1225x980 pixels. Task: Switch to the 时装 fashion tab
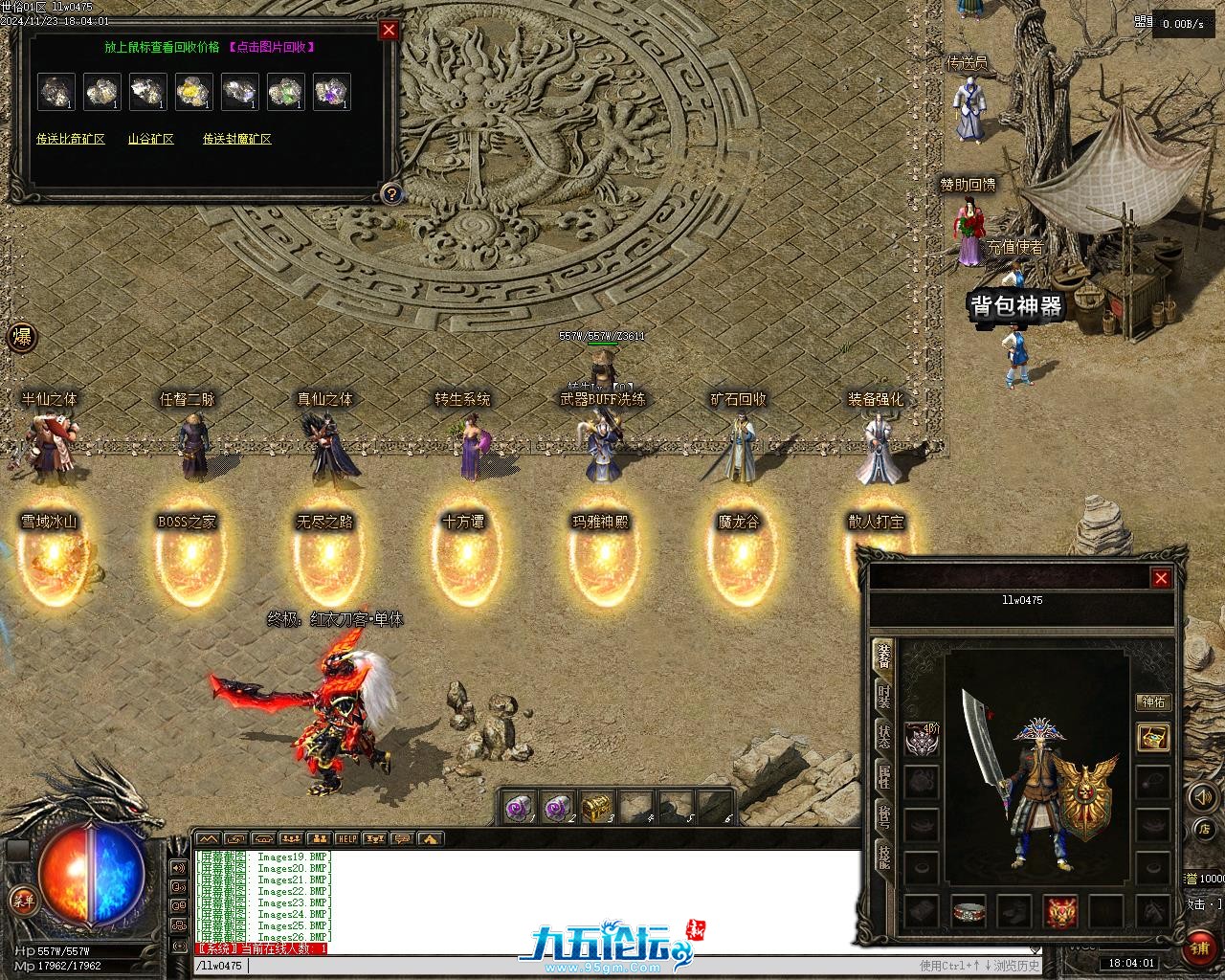(x=884, y=696)
